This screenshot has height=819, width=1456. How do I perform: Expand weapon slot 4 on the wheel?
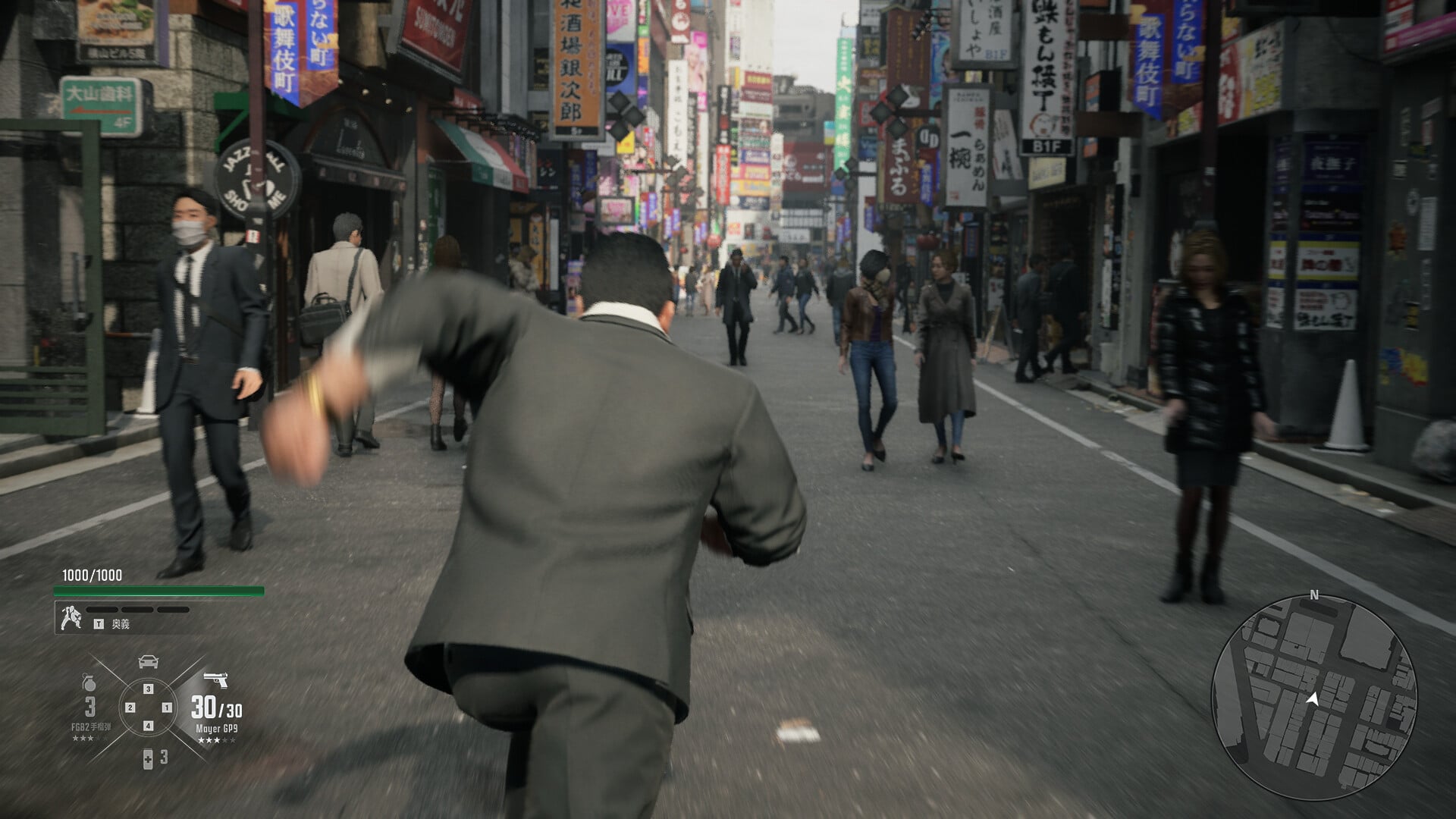pos(147,725)
